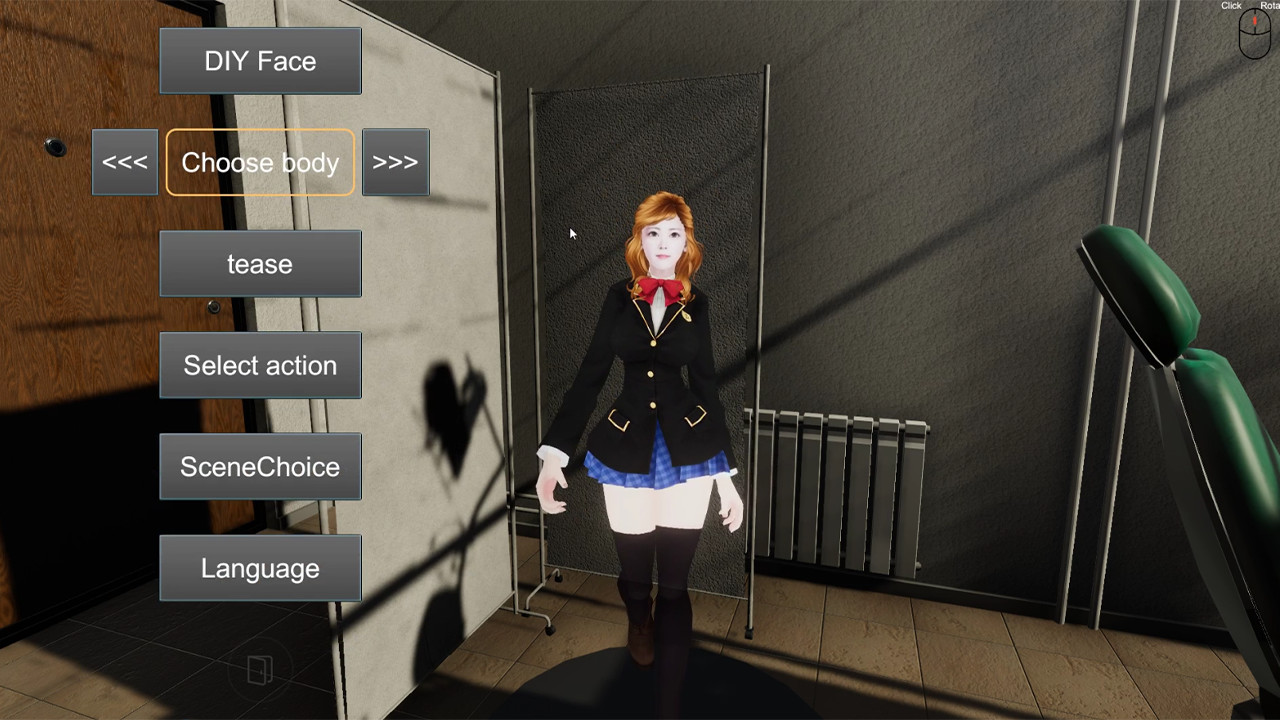This screenshot has width=1280, height=720.
Task: Open the SceneChoice picker
Action: pyautogui.click(x=260, y=466)
